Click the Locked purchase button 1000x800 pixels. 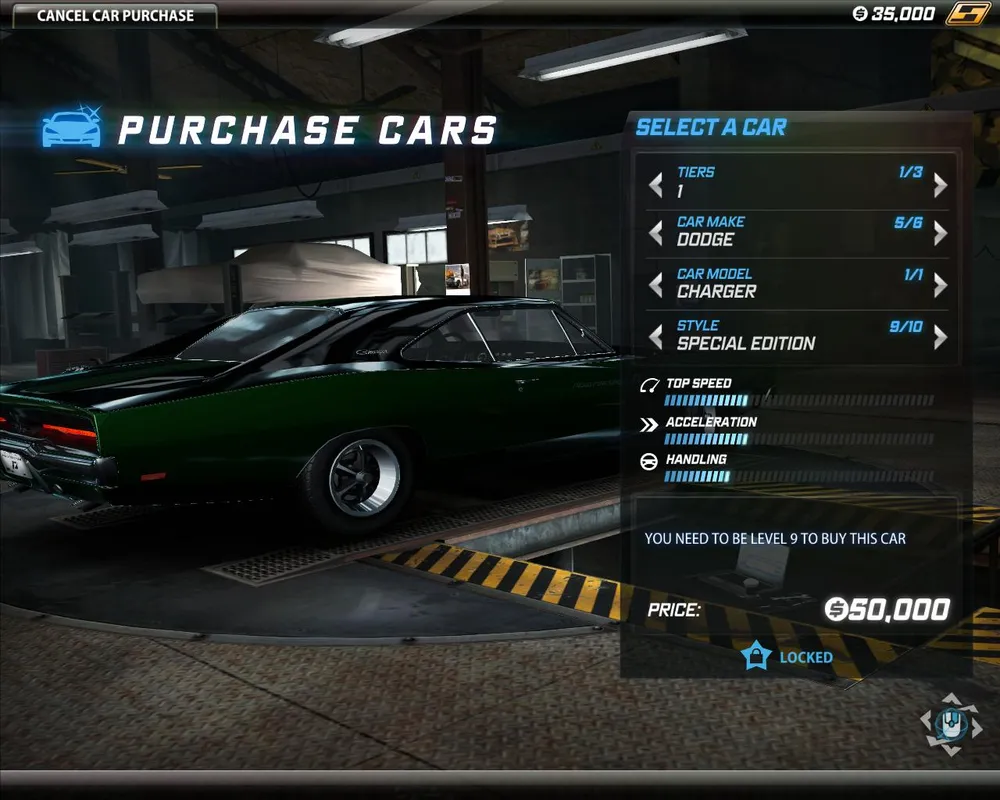(x=787, y=657)
